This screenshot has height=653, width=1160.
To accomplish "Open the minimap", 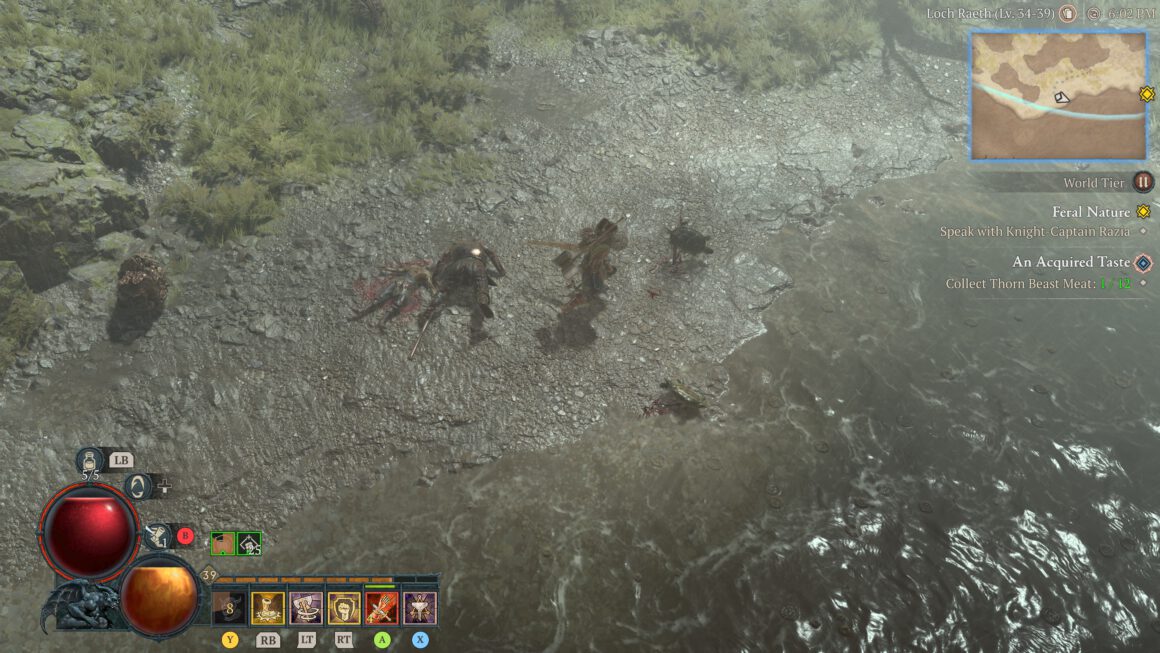I will click(1058, 95).
